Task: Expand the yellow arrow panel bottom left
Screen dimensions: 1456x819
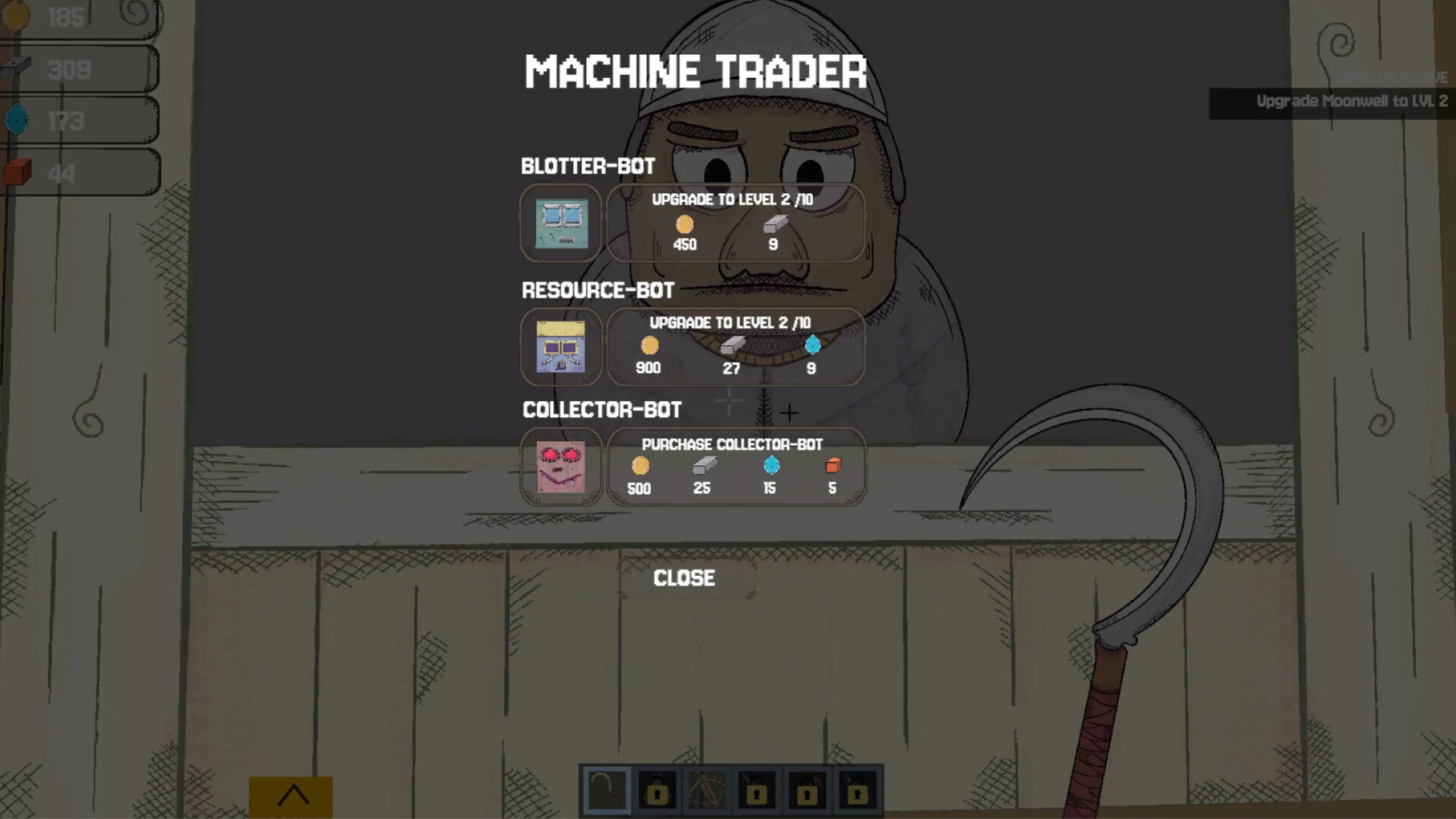Action: (x=293, y=793)
